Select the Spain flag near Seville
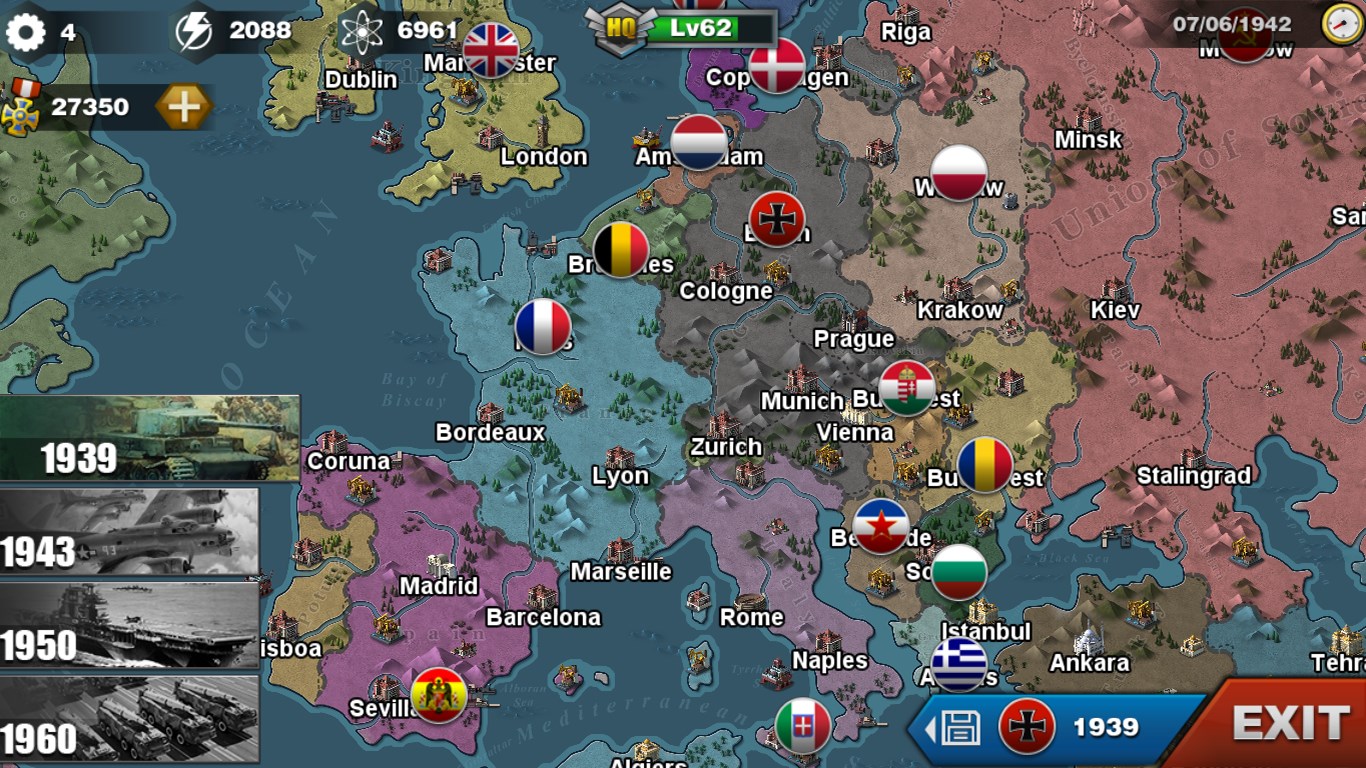Viewport: 1366px width, 768px height. (439, 696)
